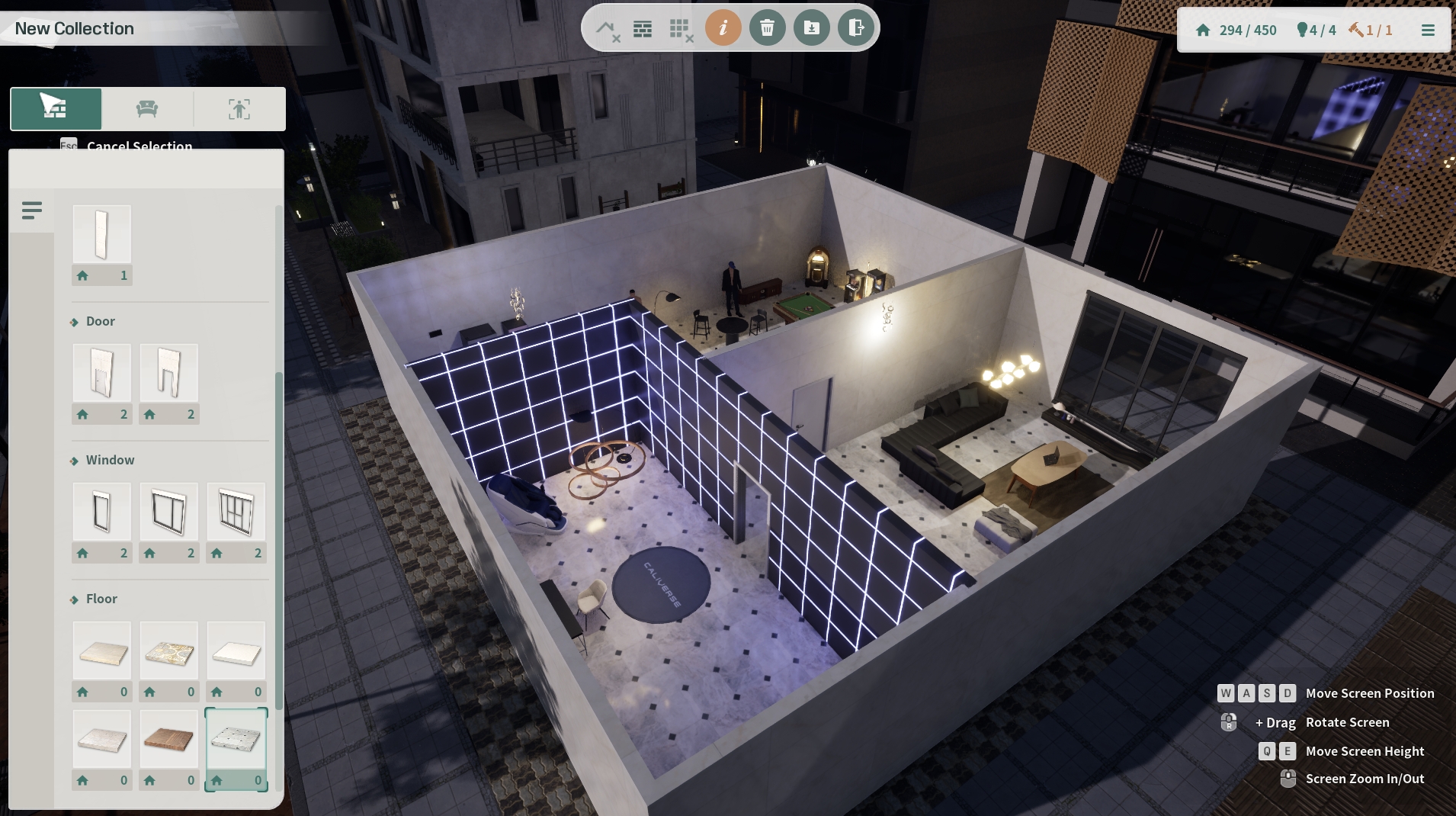Toggle the category list menu icon
The height and width of the screenshot is (816, 1456).
point(32,210)
